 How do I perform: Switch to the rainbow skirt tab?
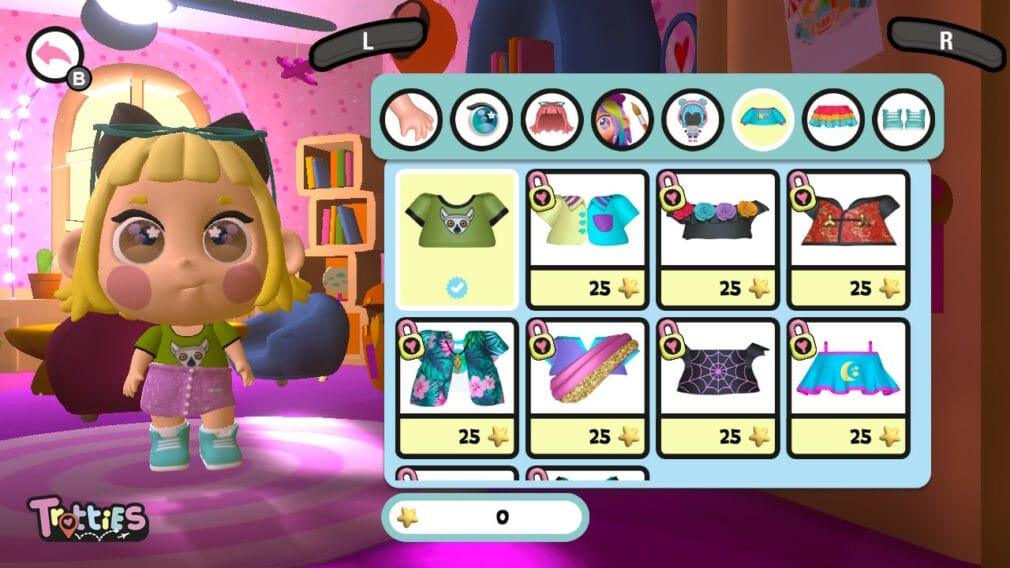click(833, 119)
